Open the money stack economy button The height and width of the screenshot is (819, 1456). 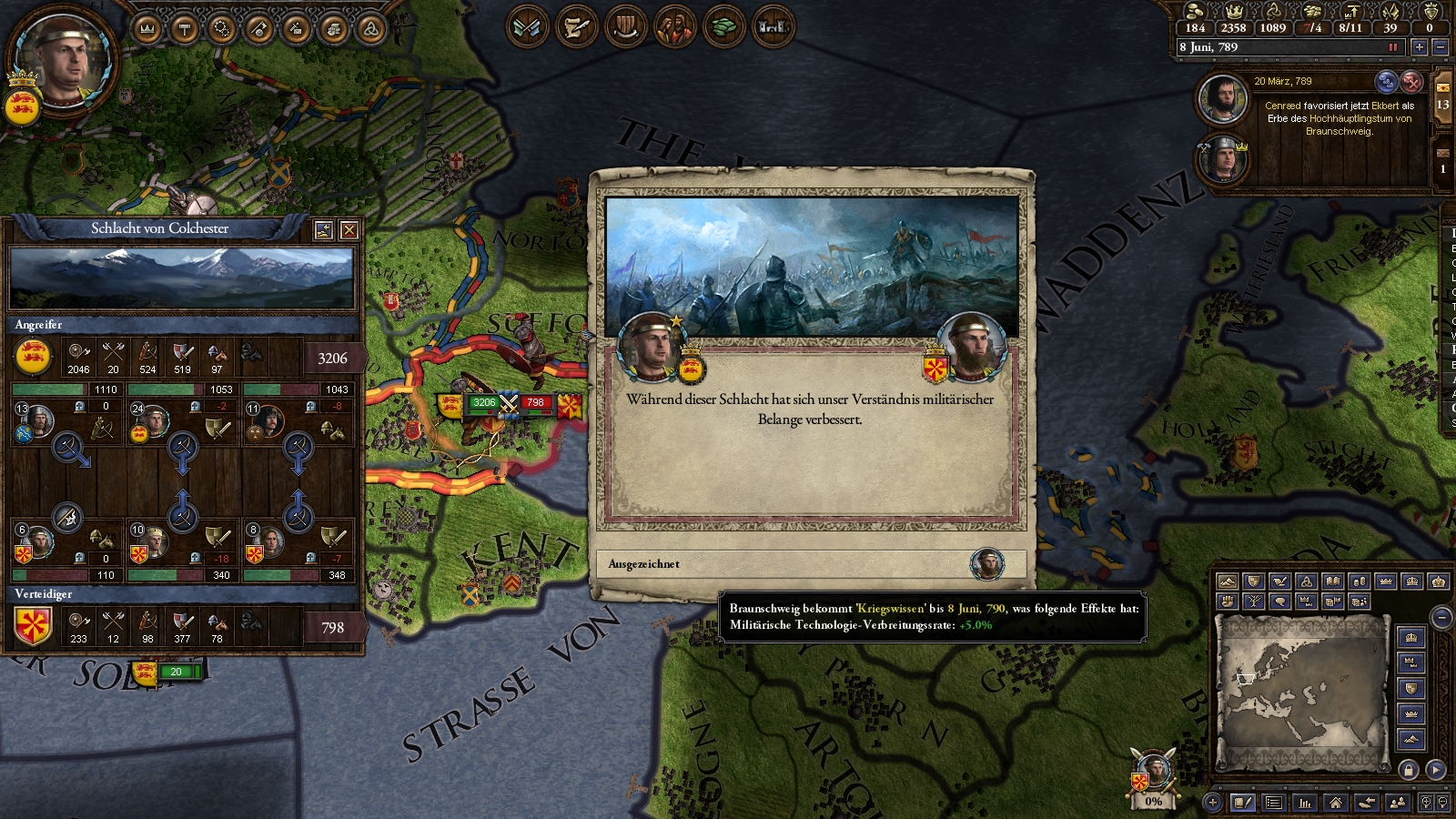click(x=723, y=27)
